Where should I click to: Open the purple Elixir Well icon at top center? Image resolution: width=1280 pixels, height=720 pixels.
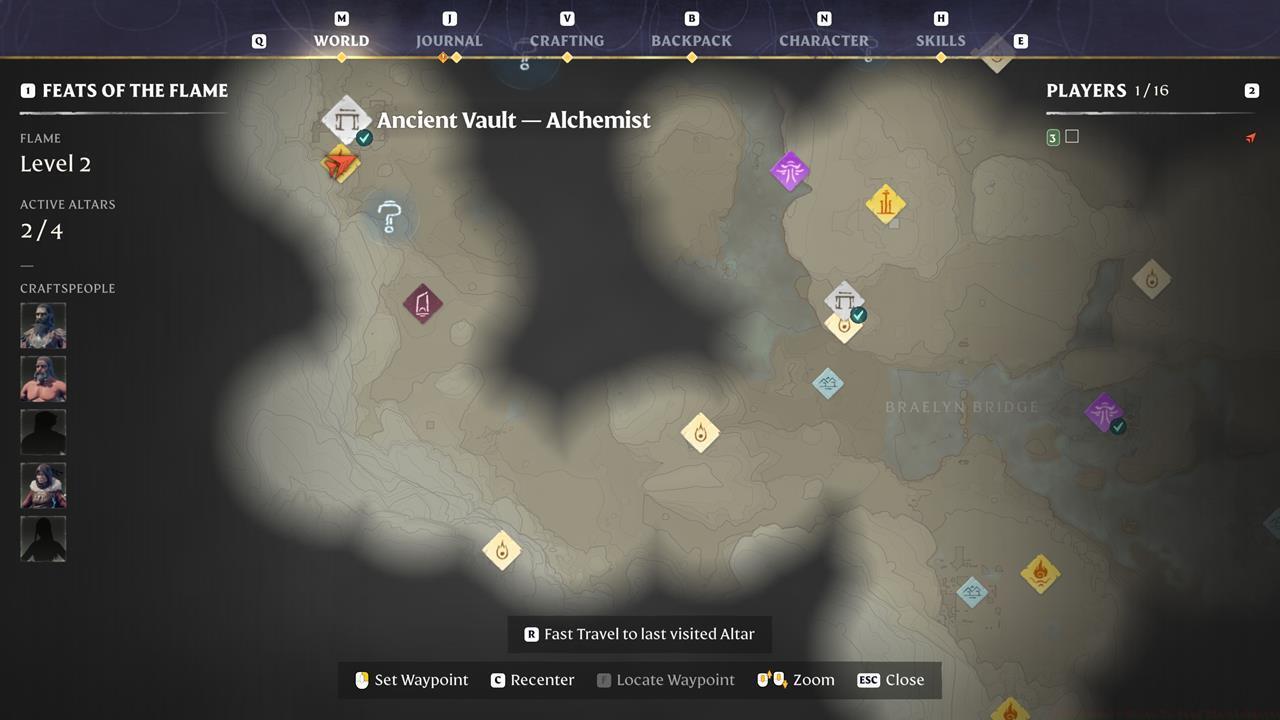pos(789,170)
